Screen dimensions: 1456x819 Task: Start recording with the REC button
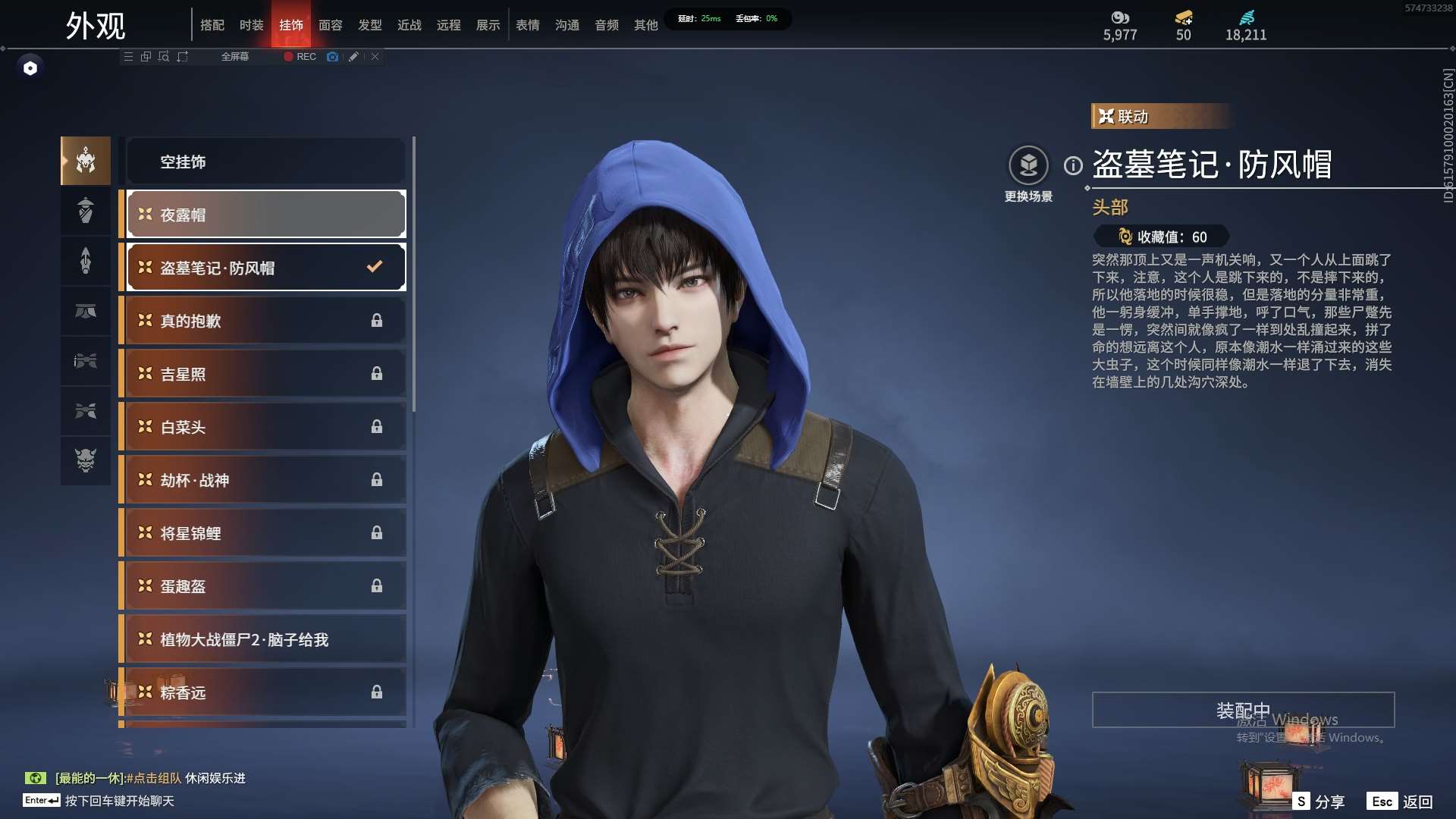(300, 57)
